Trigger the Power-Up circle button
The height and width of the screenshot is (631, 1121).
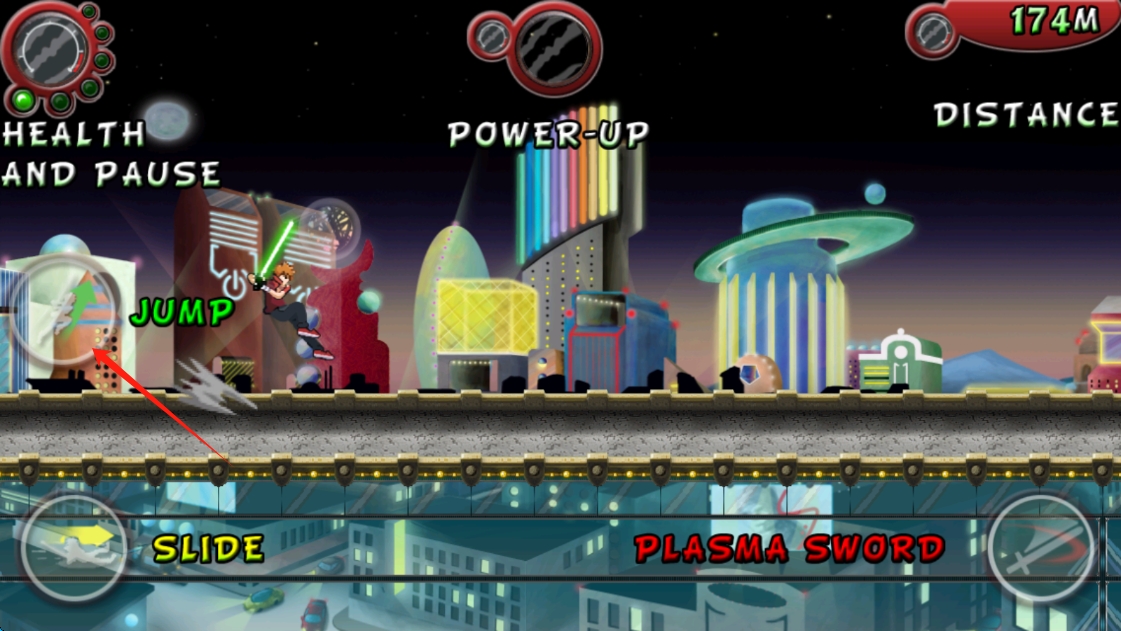coord(553,46)
